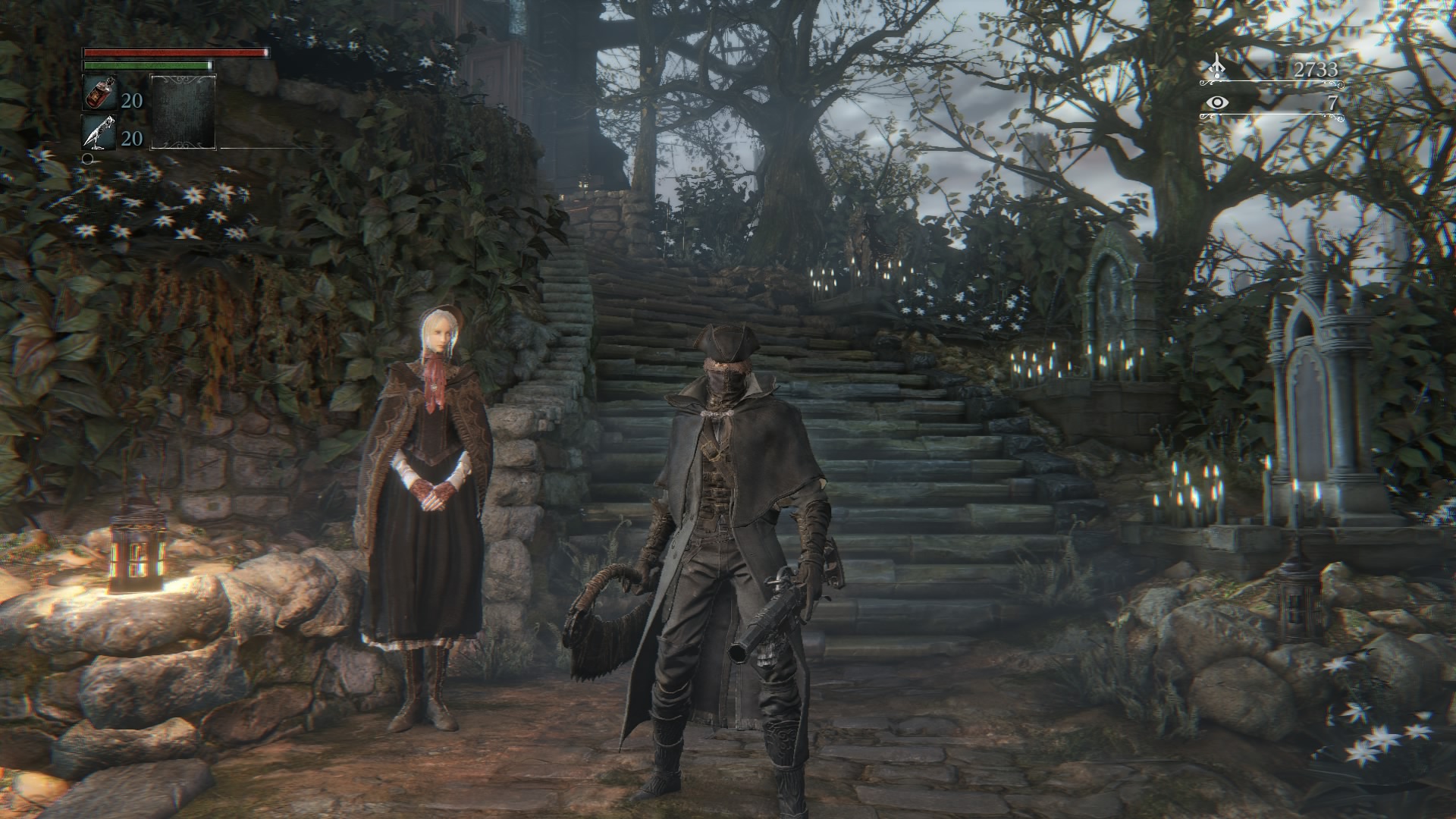
Task: Click the empty quick item slot
Action: (x=183, y=111)
